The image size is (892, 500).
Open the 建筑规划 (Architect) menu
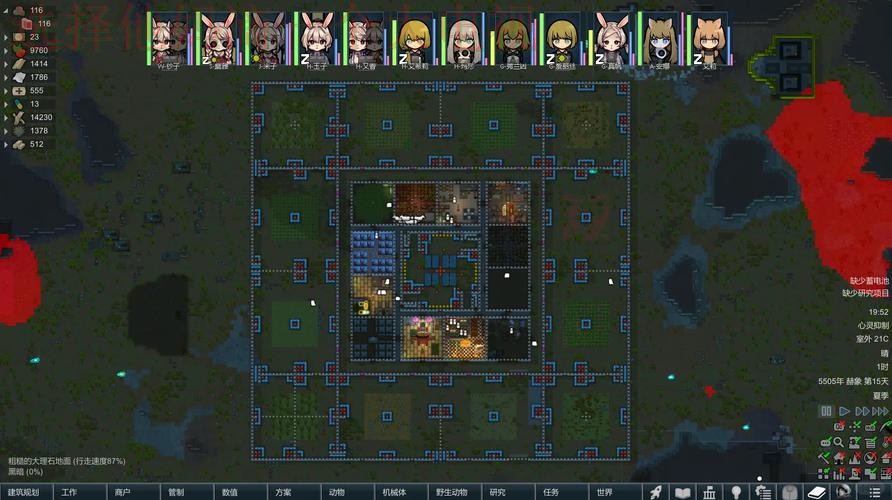(x=26, y=492)
